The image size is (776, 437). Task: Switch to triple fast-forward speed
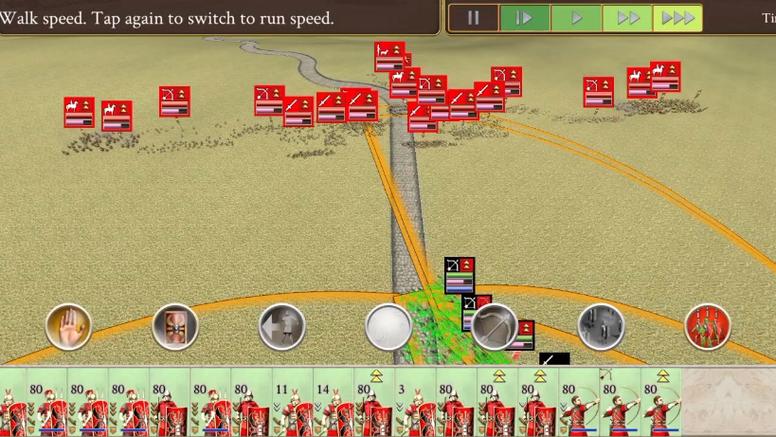[x=678, y=18]
